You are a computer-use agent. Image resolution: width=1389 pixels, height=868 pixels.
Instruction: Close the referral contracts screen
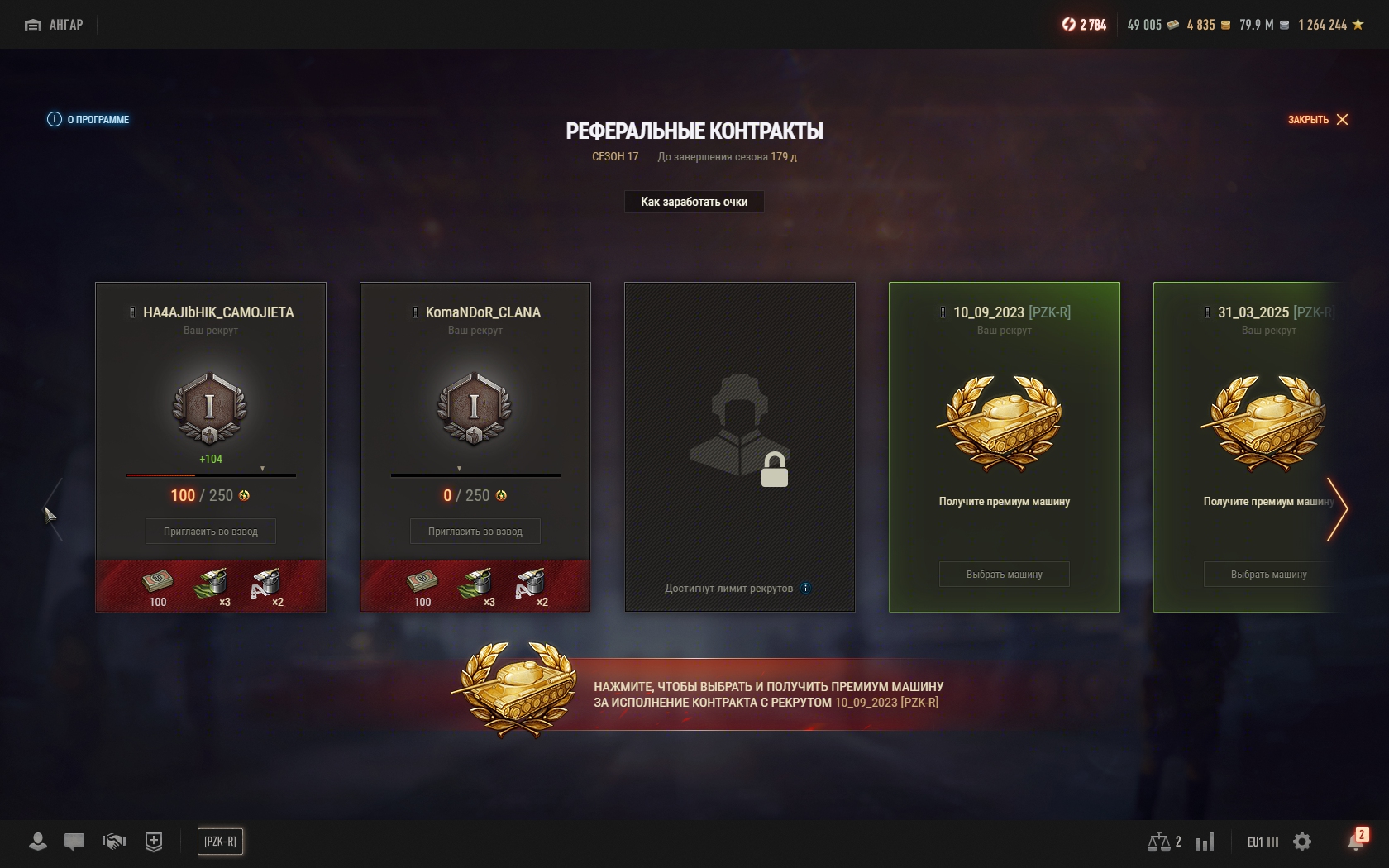tap(1318, 119)
